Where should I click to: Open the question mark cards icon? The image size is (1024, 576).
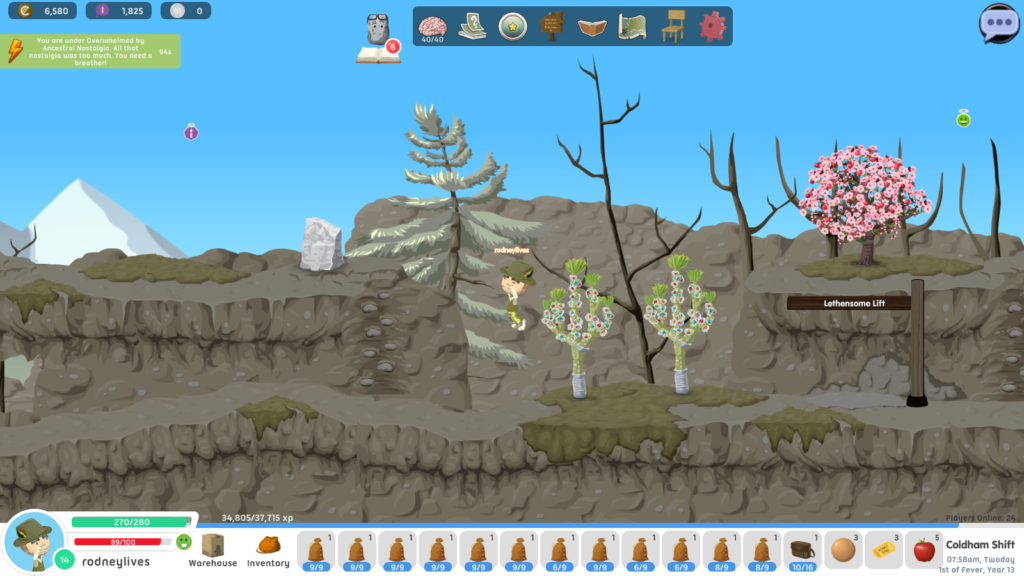point(472,27)
